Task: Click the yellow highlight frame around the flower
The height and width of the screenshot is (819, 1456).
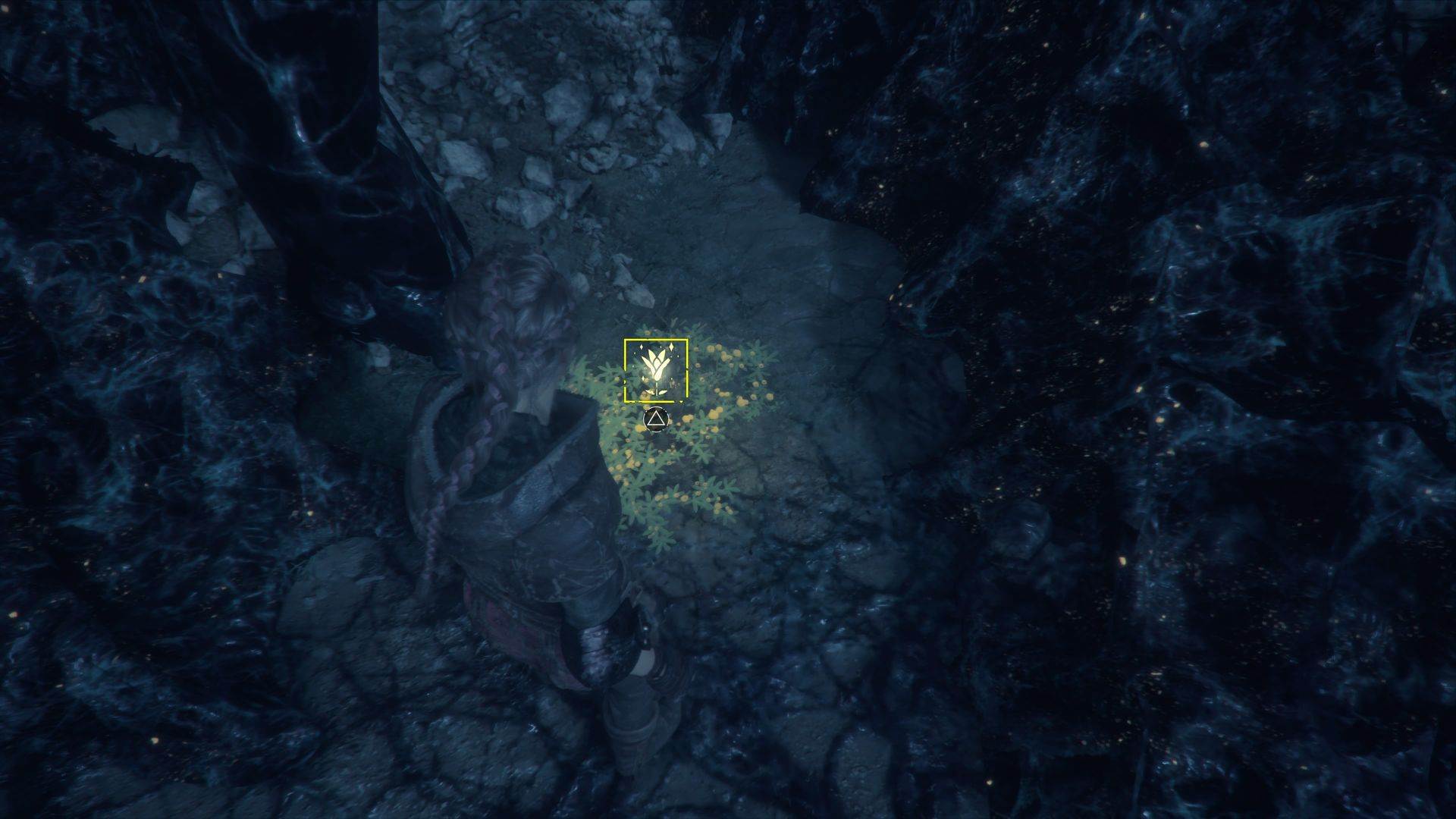Action: click(655, 340)
